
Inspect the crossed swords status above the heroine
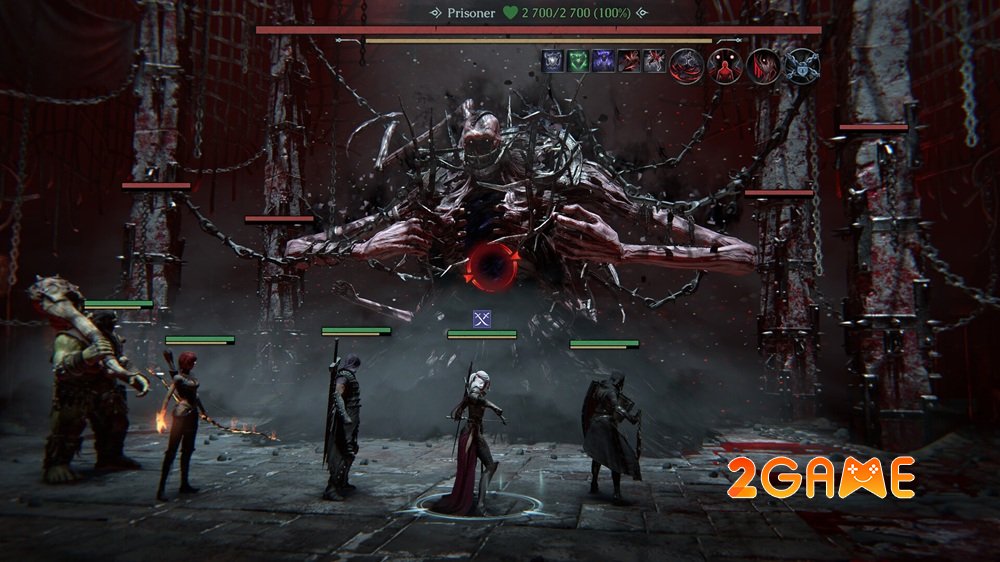(x=482, y=319)
